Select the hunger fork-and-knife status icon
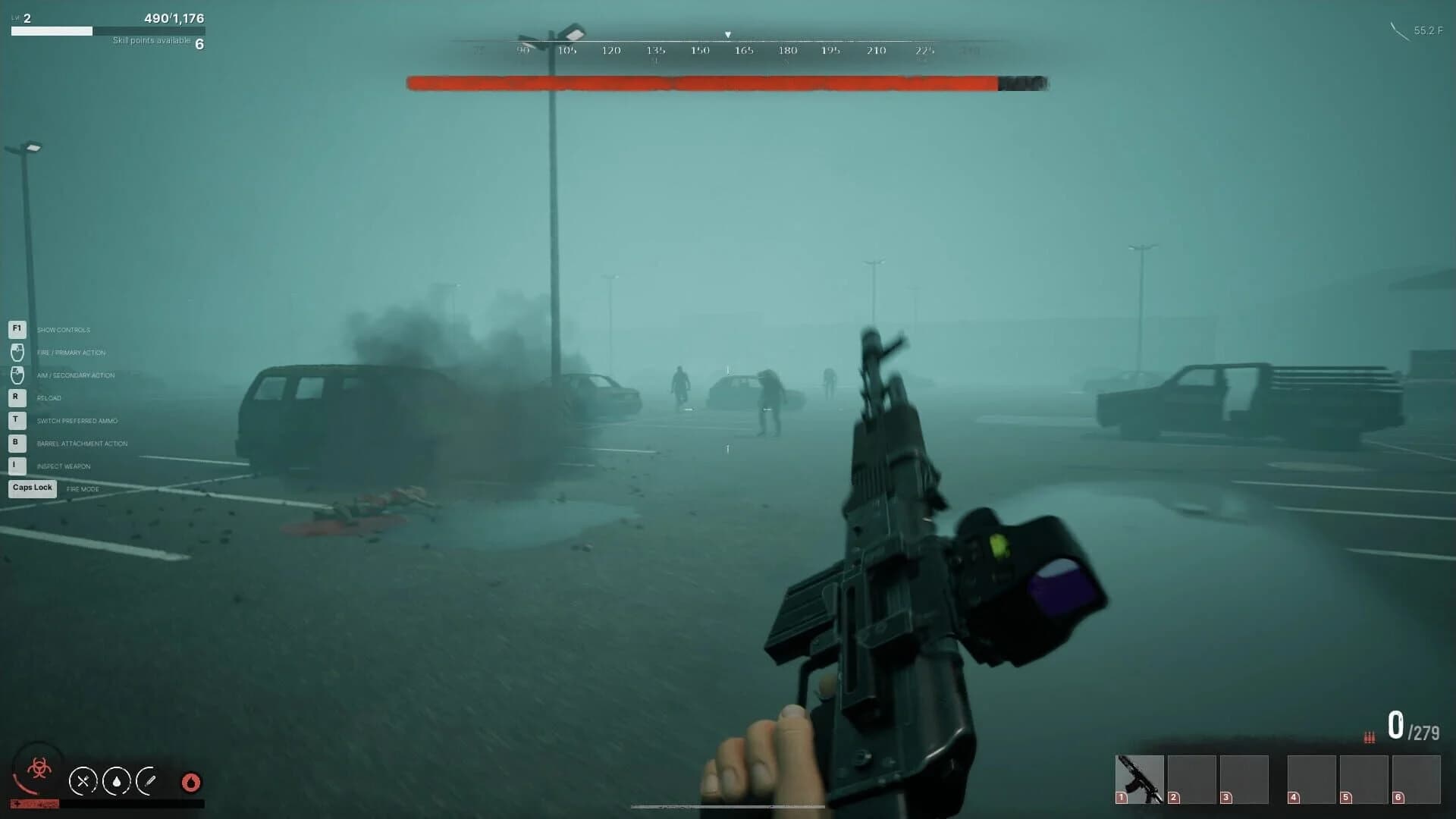Screen dimensions: 1456x819 click(x=83, y=781)
